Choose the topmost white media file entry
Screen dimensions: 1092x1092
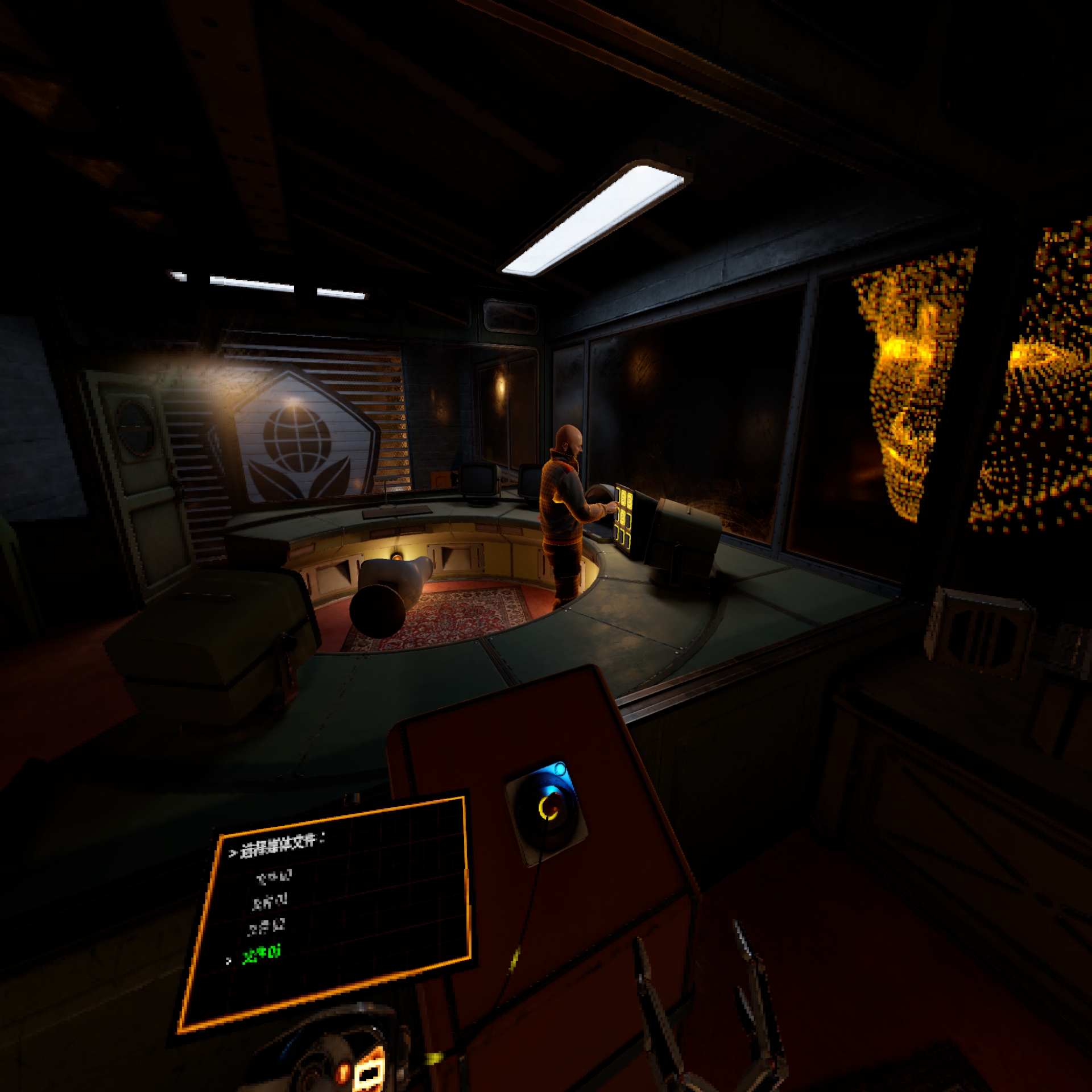[x=274, y=876]
